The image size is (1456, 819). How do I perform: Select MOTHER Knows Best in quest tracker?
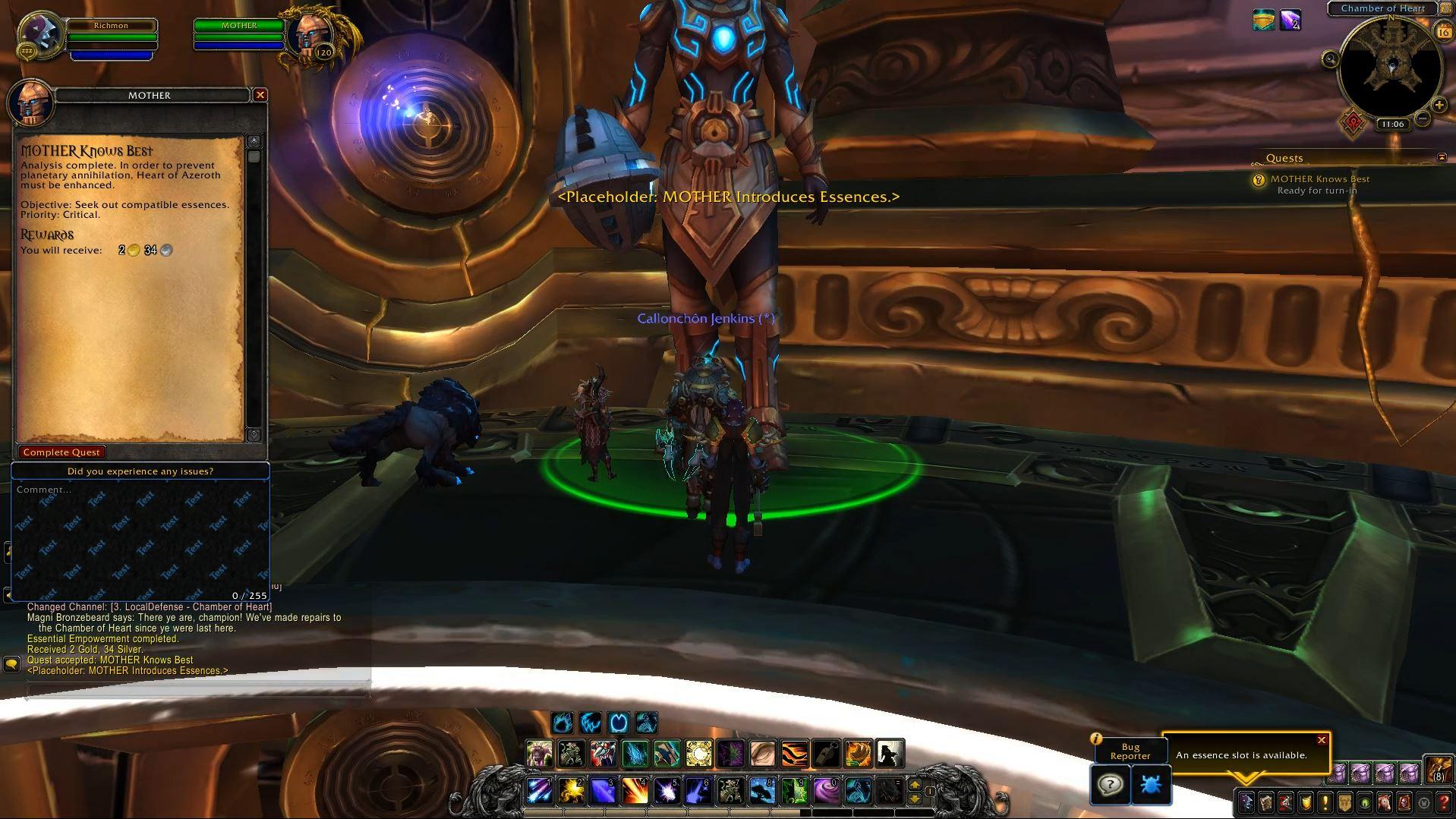[x=1319, y=179]
